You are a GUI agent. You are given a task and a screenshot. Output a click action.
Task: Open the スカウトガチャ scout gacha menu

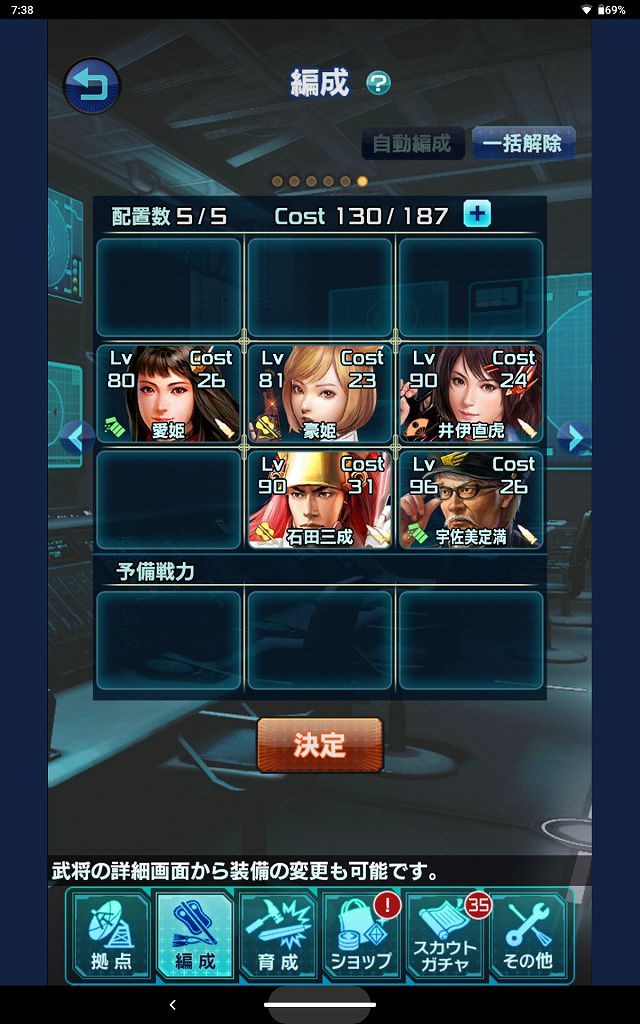[x=445, y=936]
